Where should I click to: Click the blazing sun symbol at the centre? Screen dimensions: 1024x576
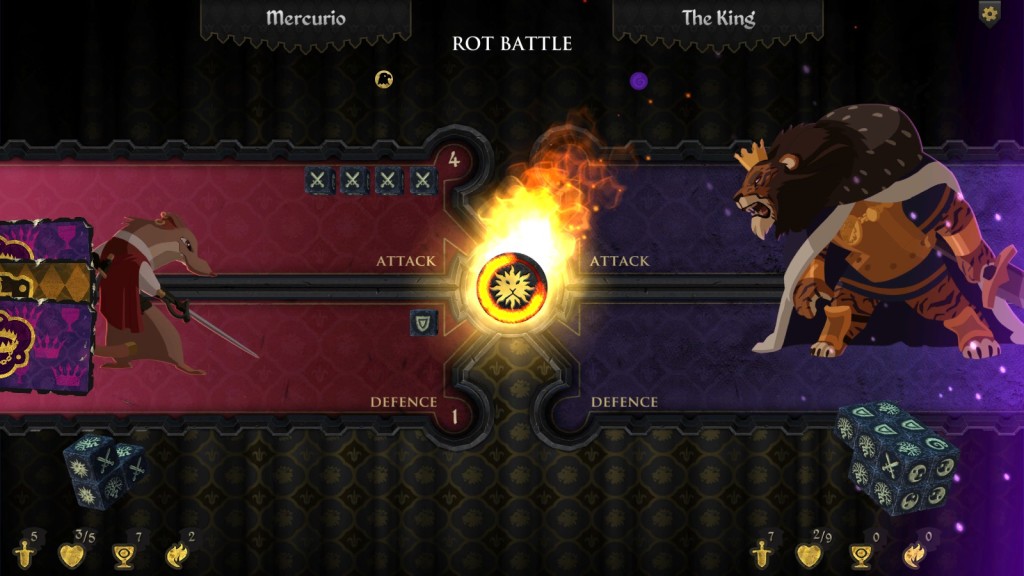click(511, 286)
